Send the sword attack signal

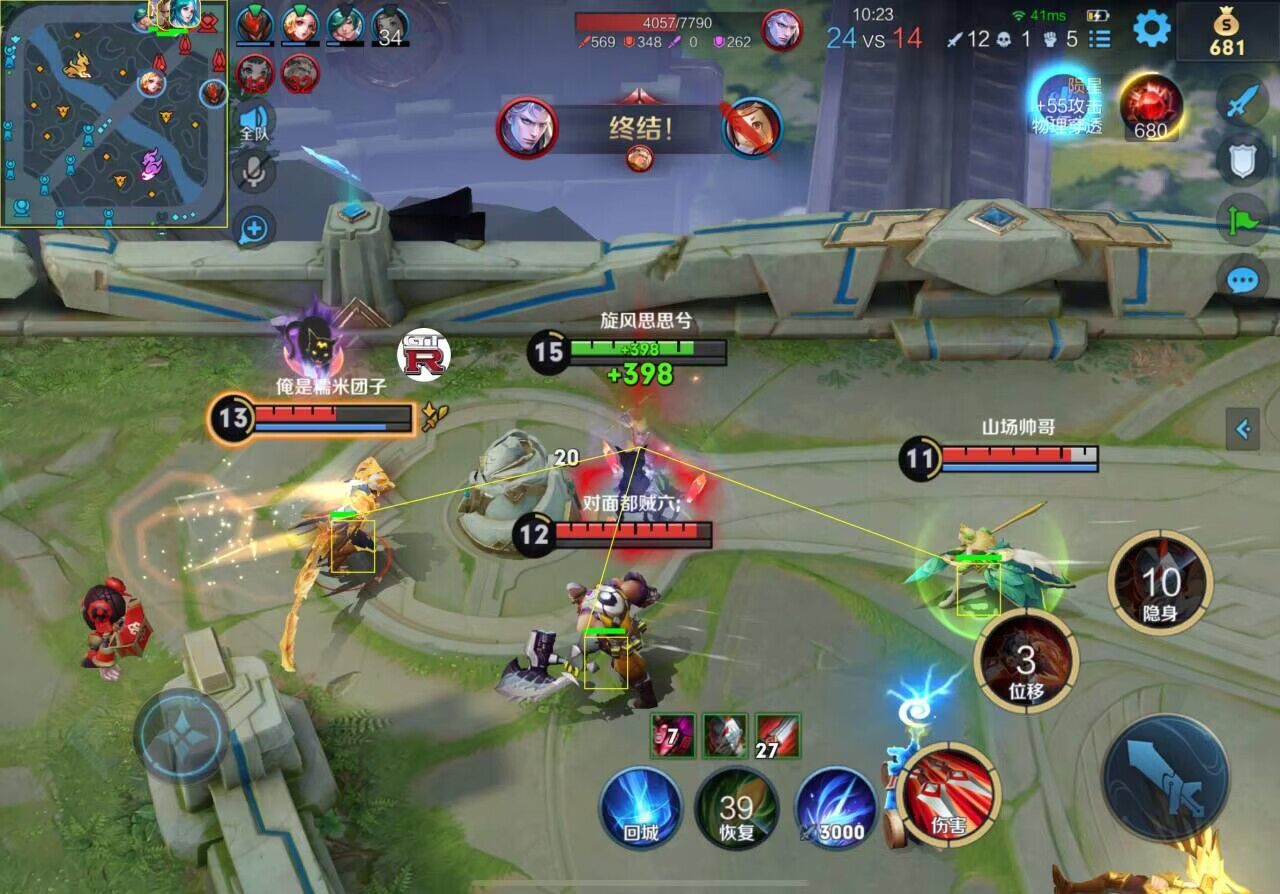click(x=1242, y=100)
